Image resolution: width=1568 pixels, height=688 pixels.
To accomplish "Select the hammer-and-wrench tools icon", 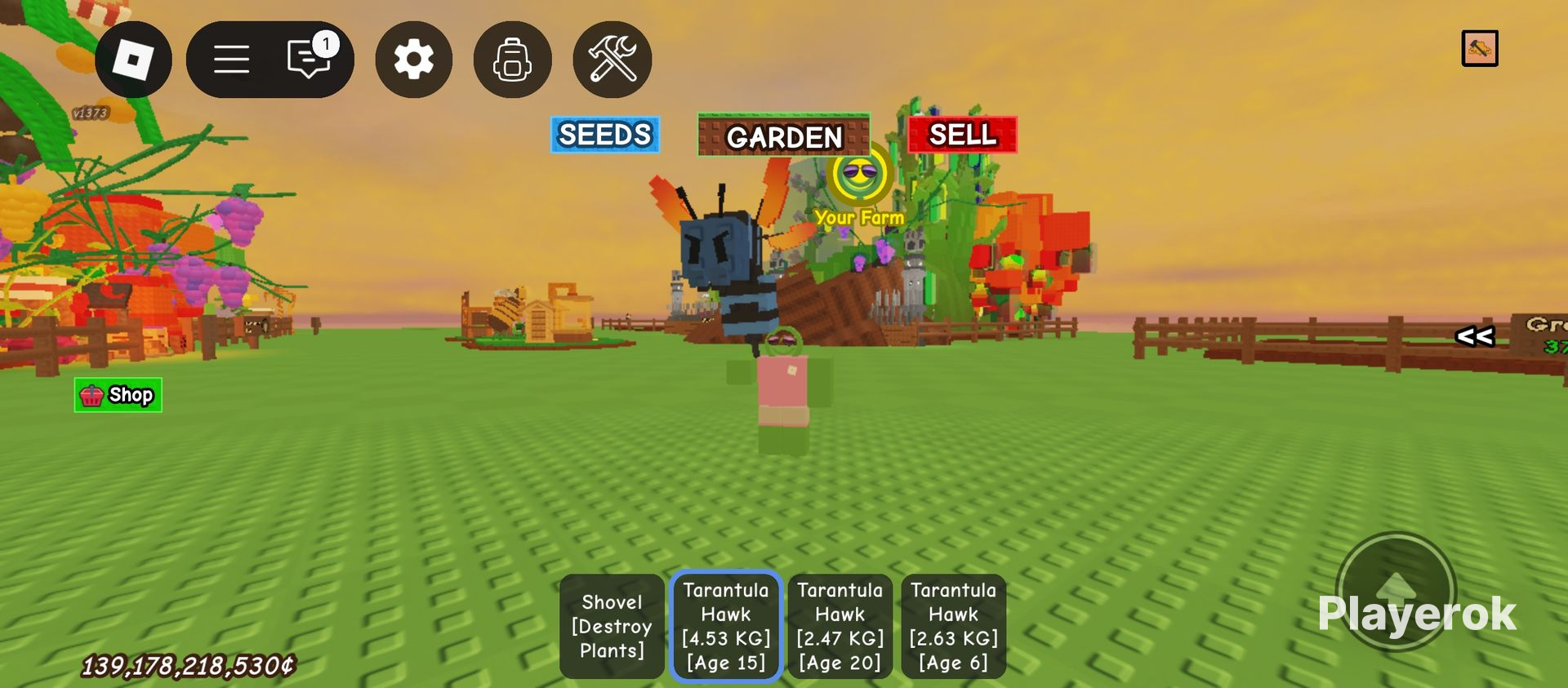I will pyautogui.click(x=612, y=59).
